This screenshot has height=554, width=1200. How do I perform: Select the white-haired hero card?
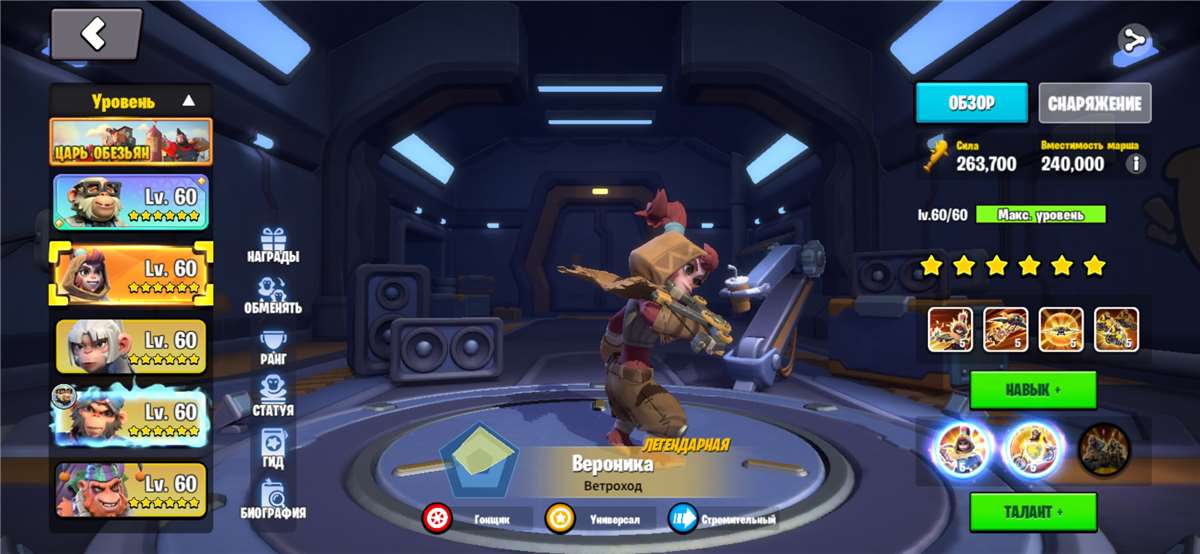131,346
